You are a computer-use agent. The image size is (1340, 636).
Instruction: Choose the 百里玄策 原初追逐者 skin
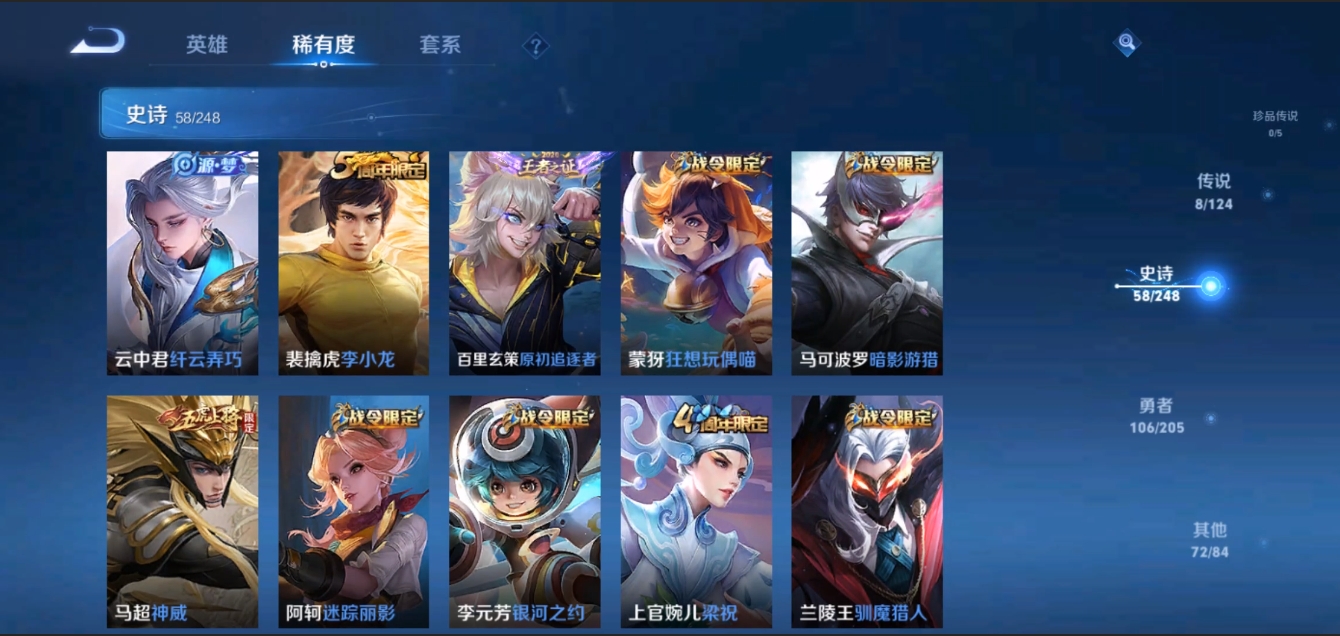pos(524,263)
